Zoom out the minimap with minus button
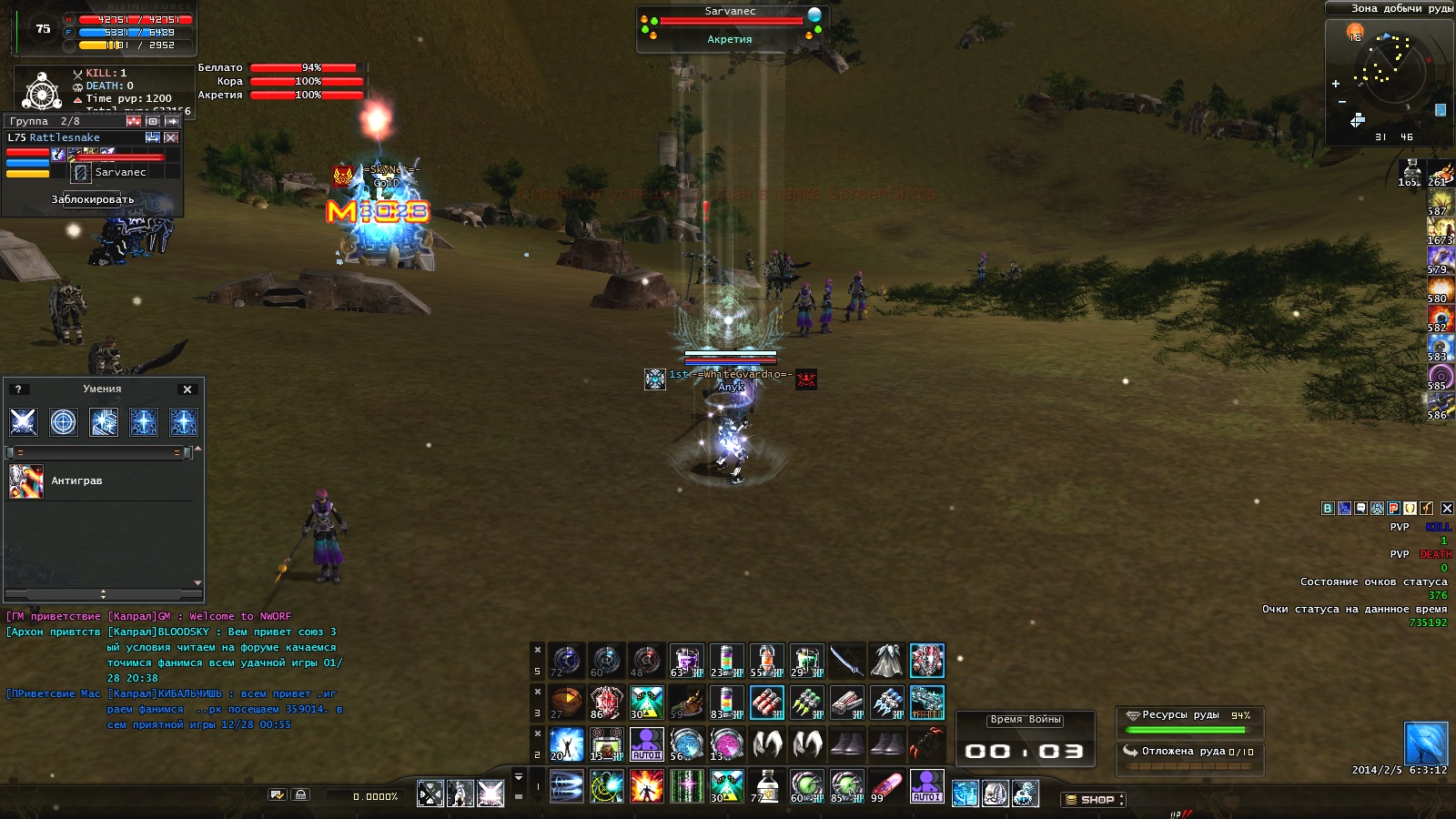The height and width of the screenshot is (819, 1456). (x=1341, y=102)
